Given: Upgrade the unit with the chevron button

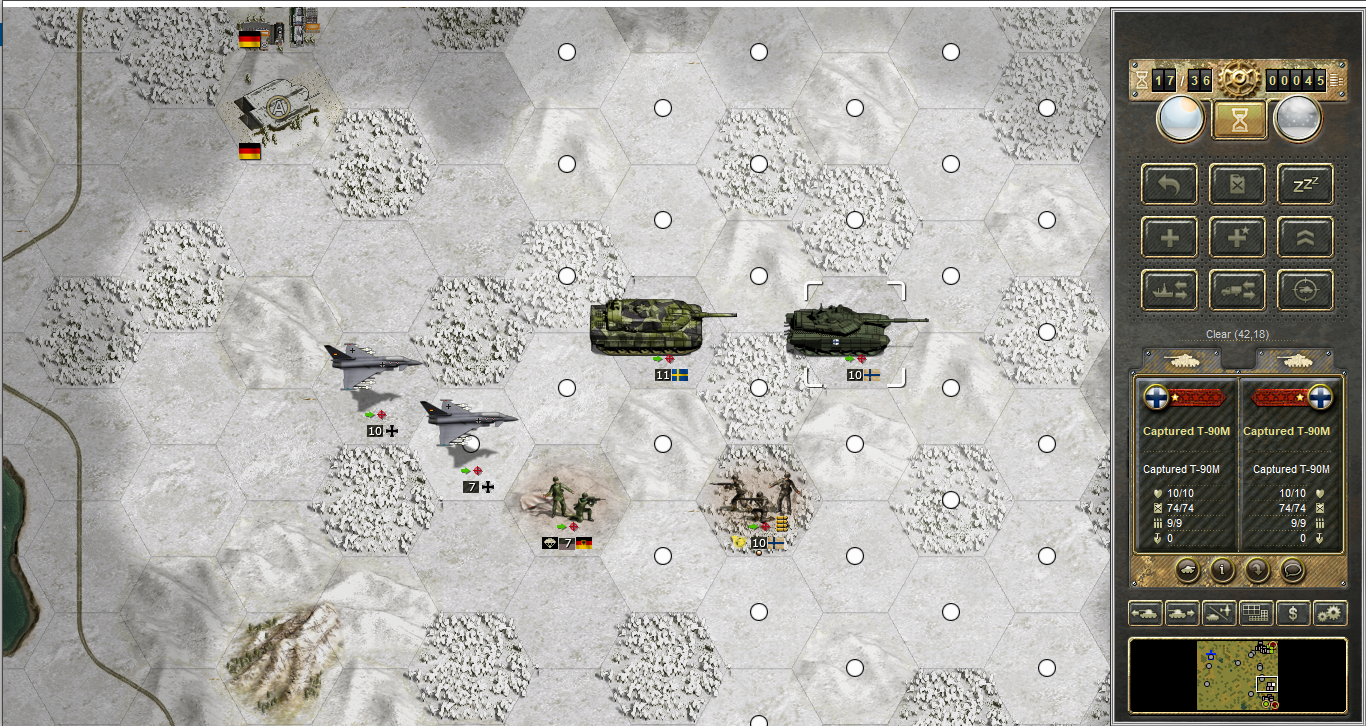Looking at the screenshot, I should (1305, 237).
